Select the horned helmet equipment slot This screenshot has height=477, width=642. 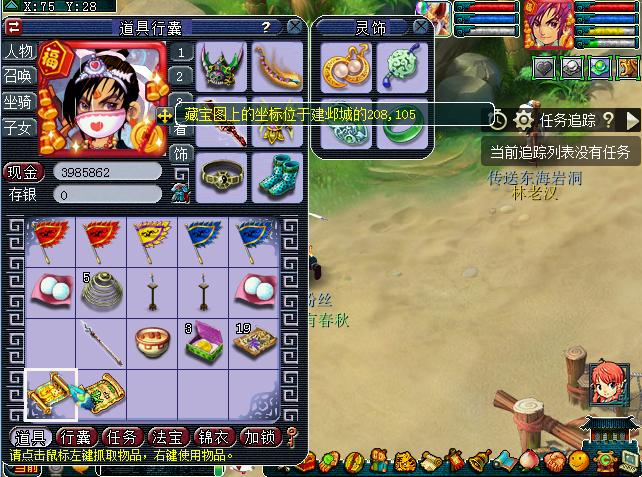click(x=222, y=66)
